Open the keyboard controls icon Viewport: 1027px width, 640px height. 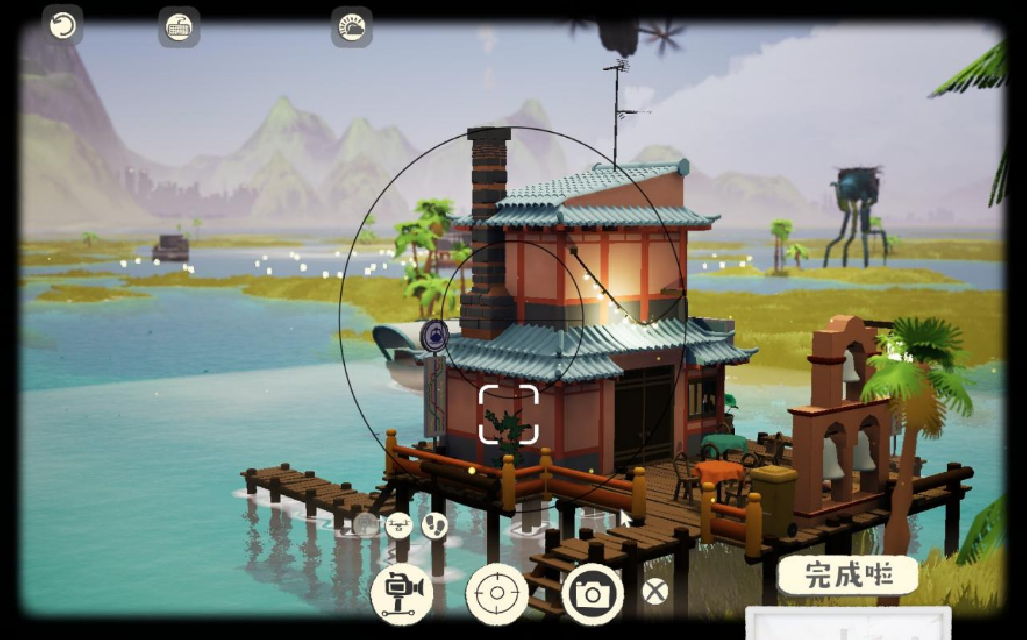pyautogui.click(x=179, y=27)
